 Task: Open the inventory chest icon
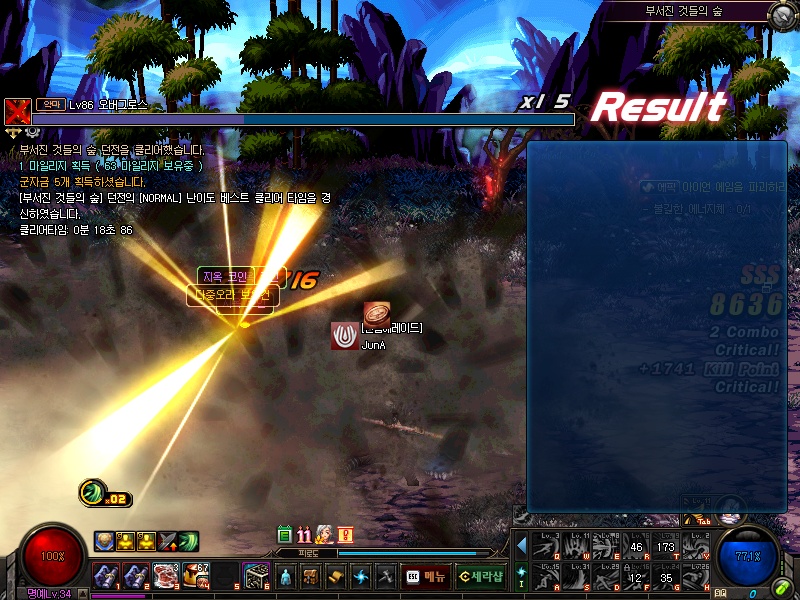pos(311,576)
